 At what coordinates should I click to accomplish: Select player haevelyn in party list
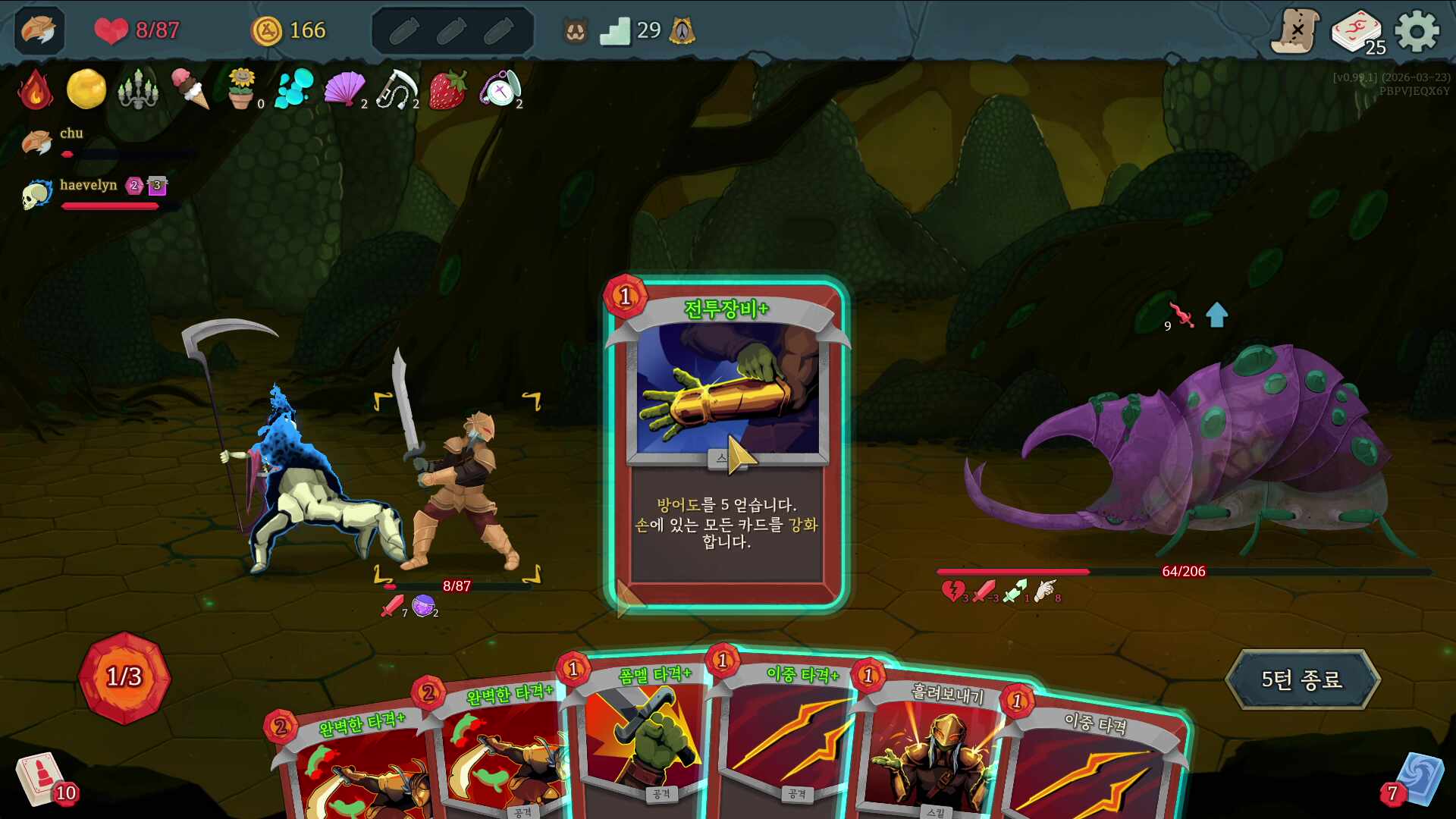(x=88, y=186)
